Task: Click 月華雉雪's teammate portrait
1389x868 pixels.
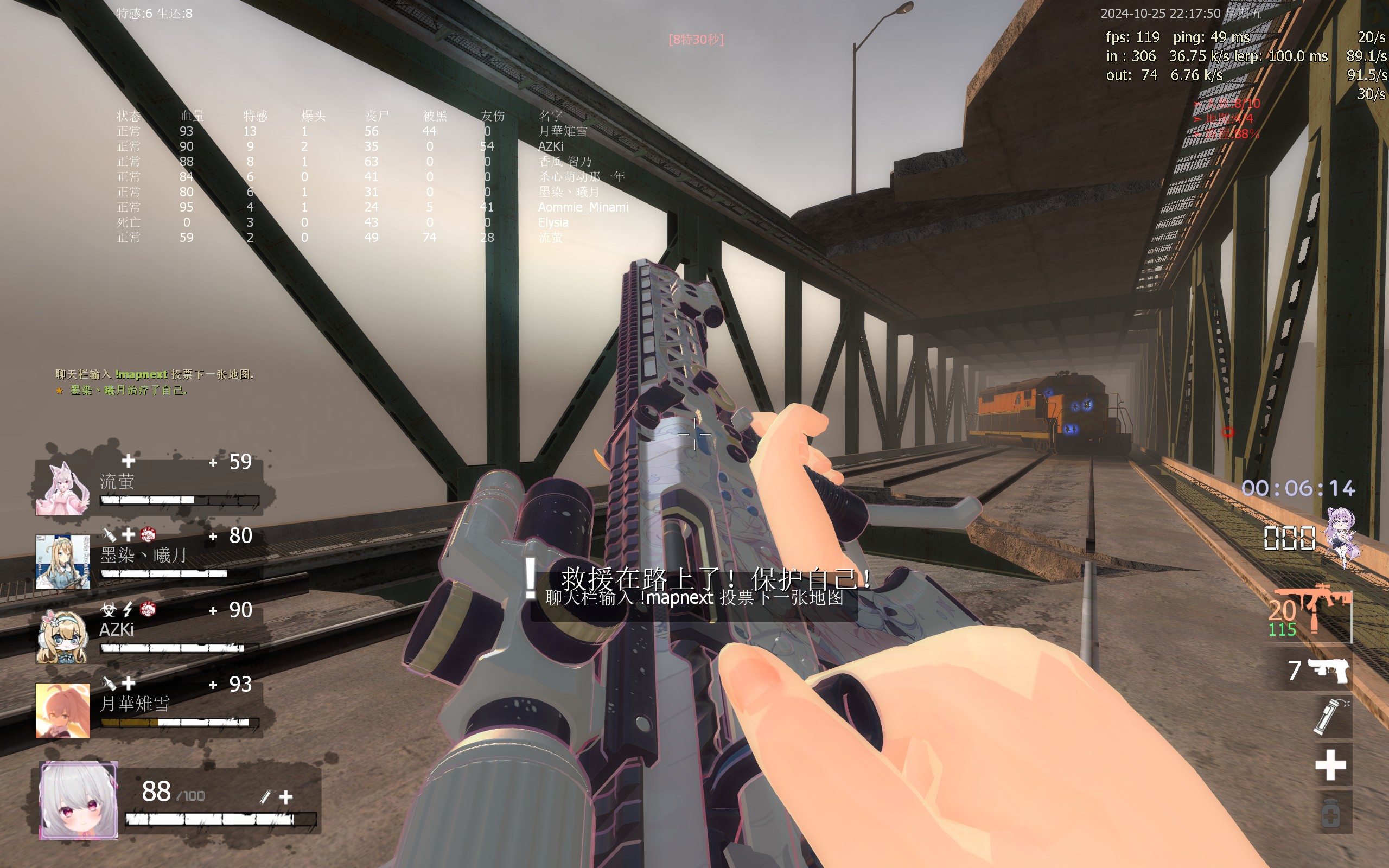Action: pos(62,710)
